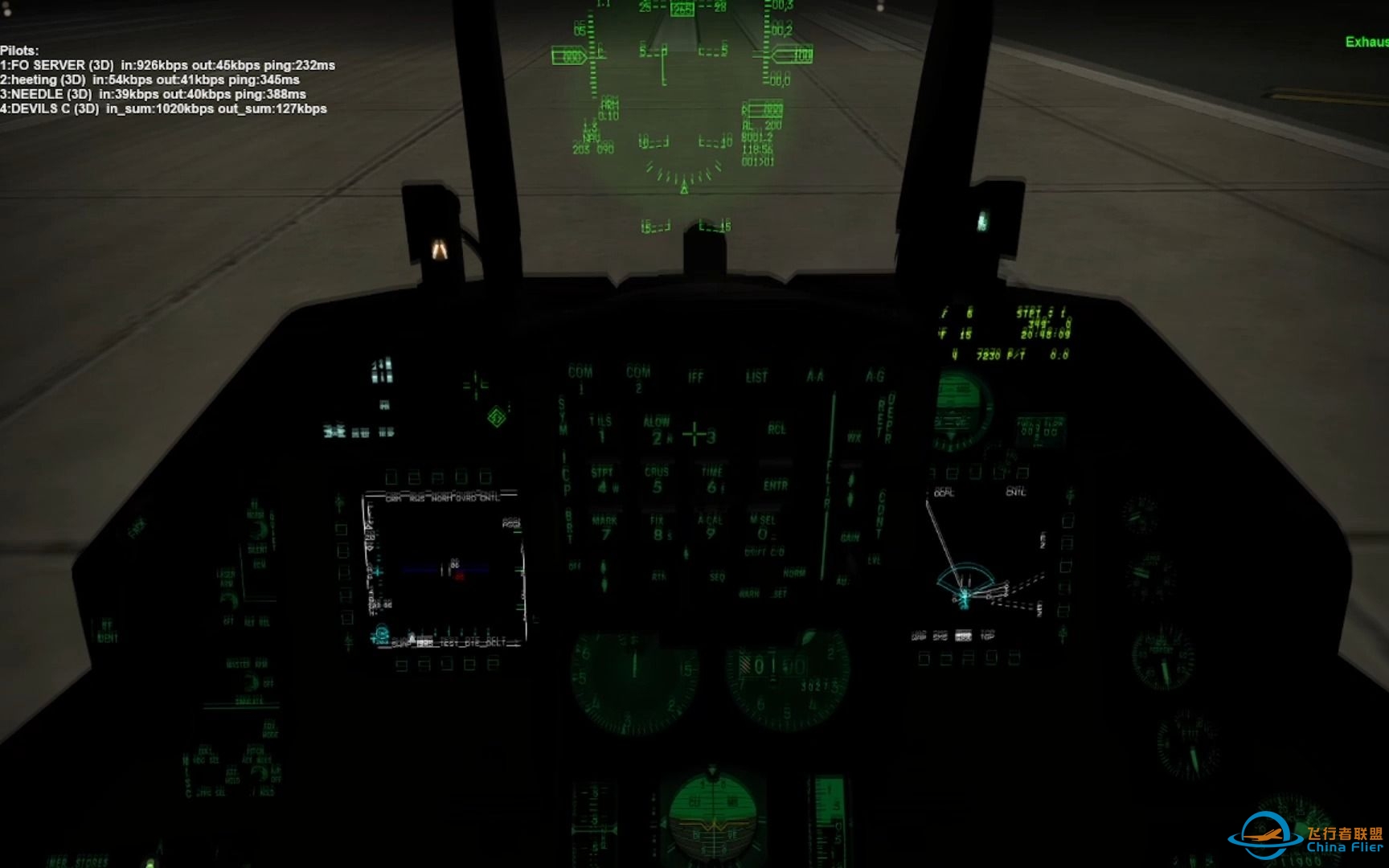Select the RWS mode tab on the FCR page
This screenshot has height=868, width=1389.
(417, 497)
